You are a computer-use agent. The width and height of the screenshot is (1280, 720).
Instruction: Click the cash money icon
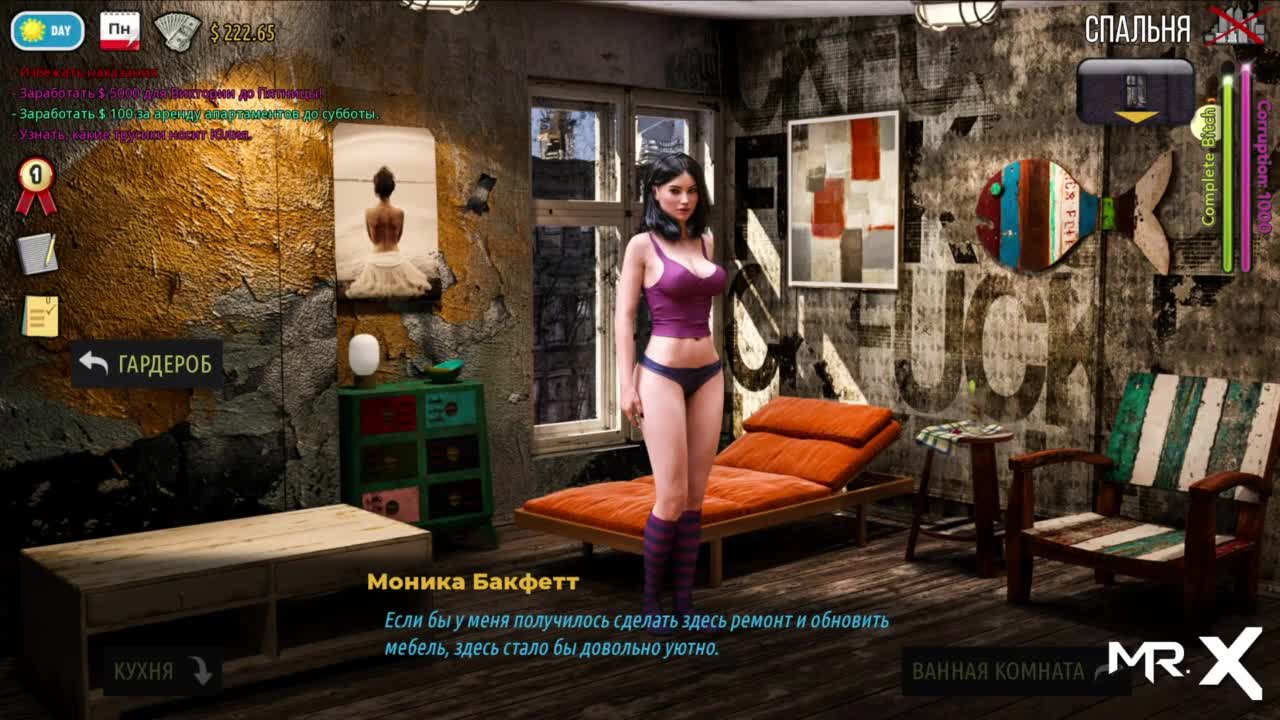[178, 31]
